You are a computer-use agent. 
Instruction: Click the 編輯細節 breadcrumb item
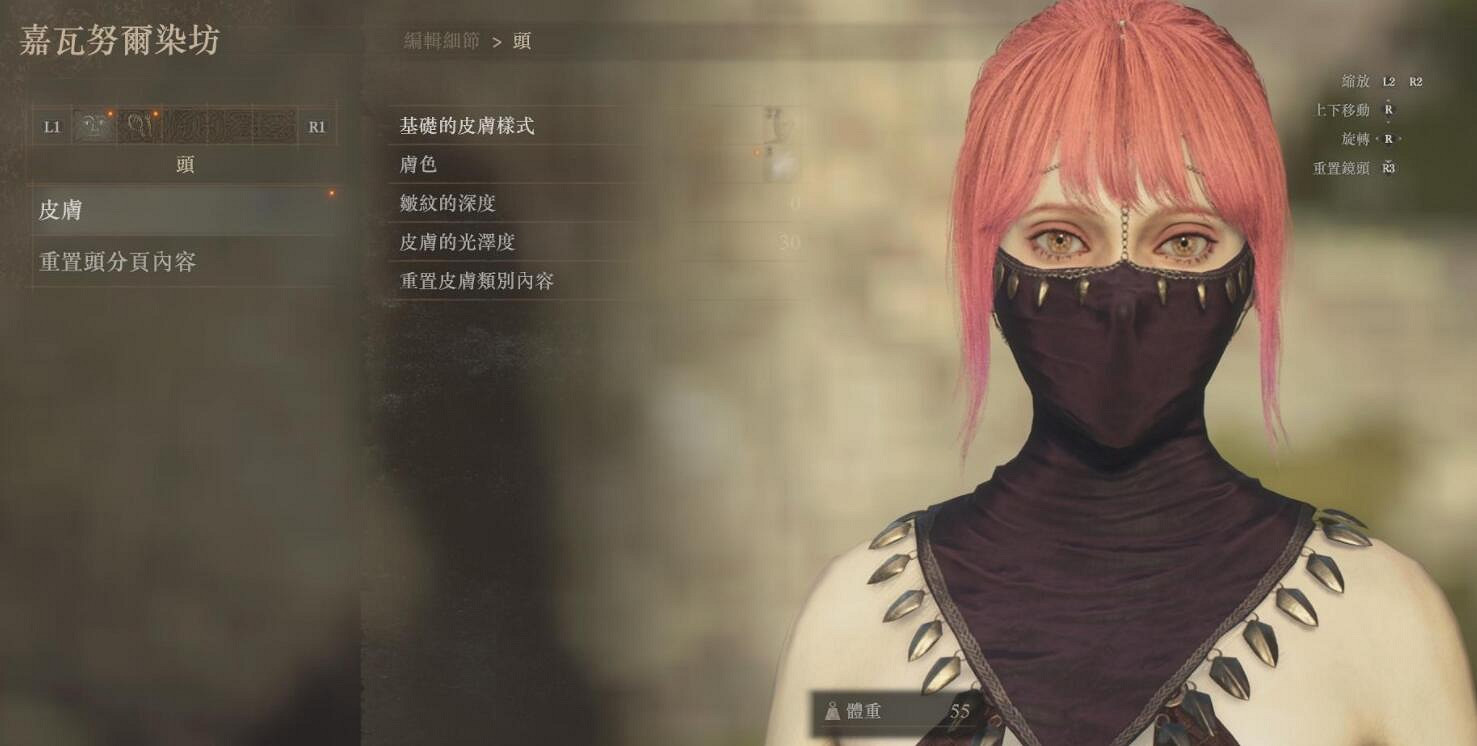click(x=440, y=41)
